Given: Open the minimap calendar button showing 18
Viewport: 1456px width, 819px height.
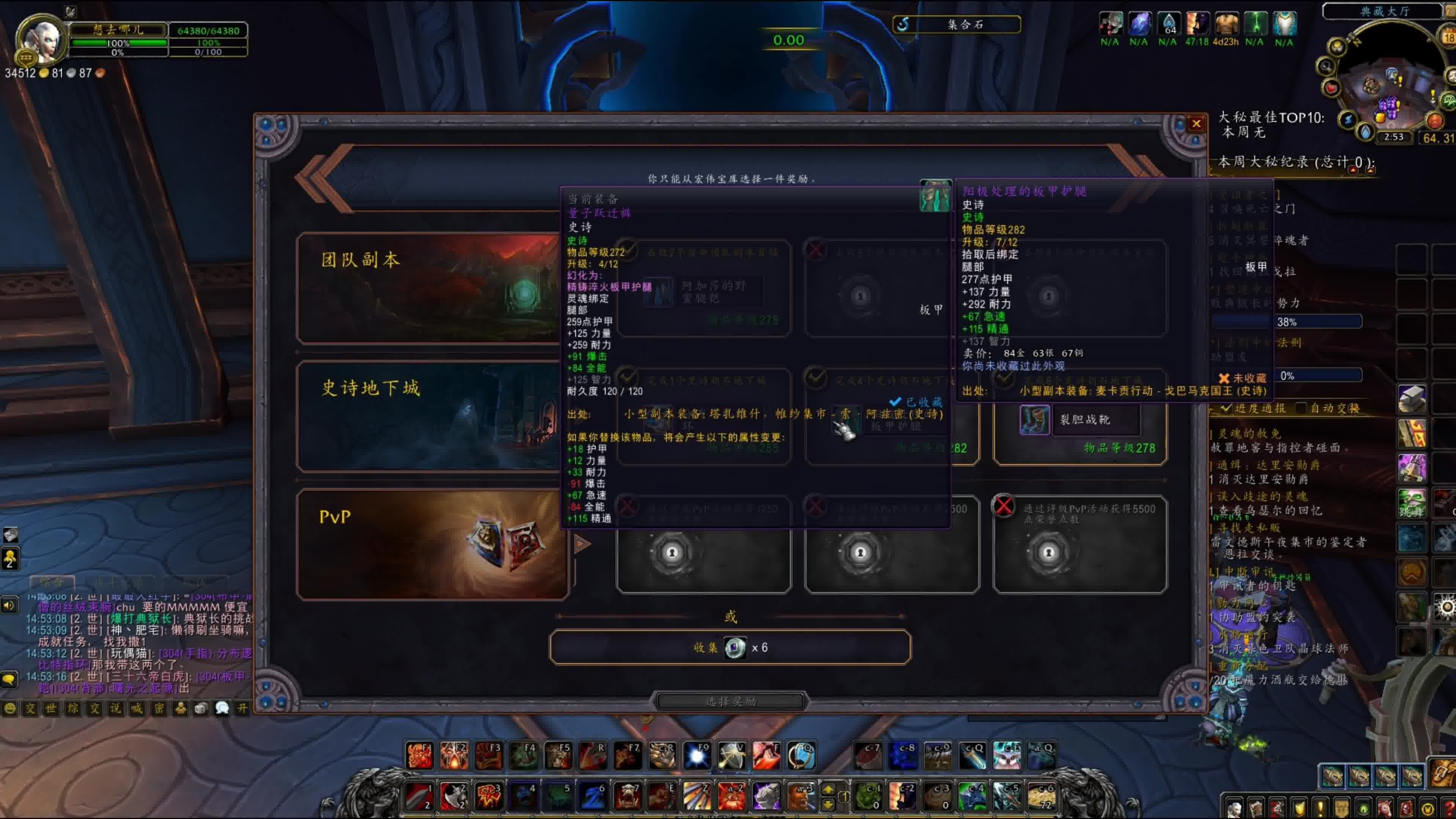Looking at the screenshot, I should point(1449,38).
